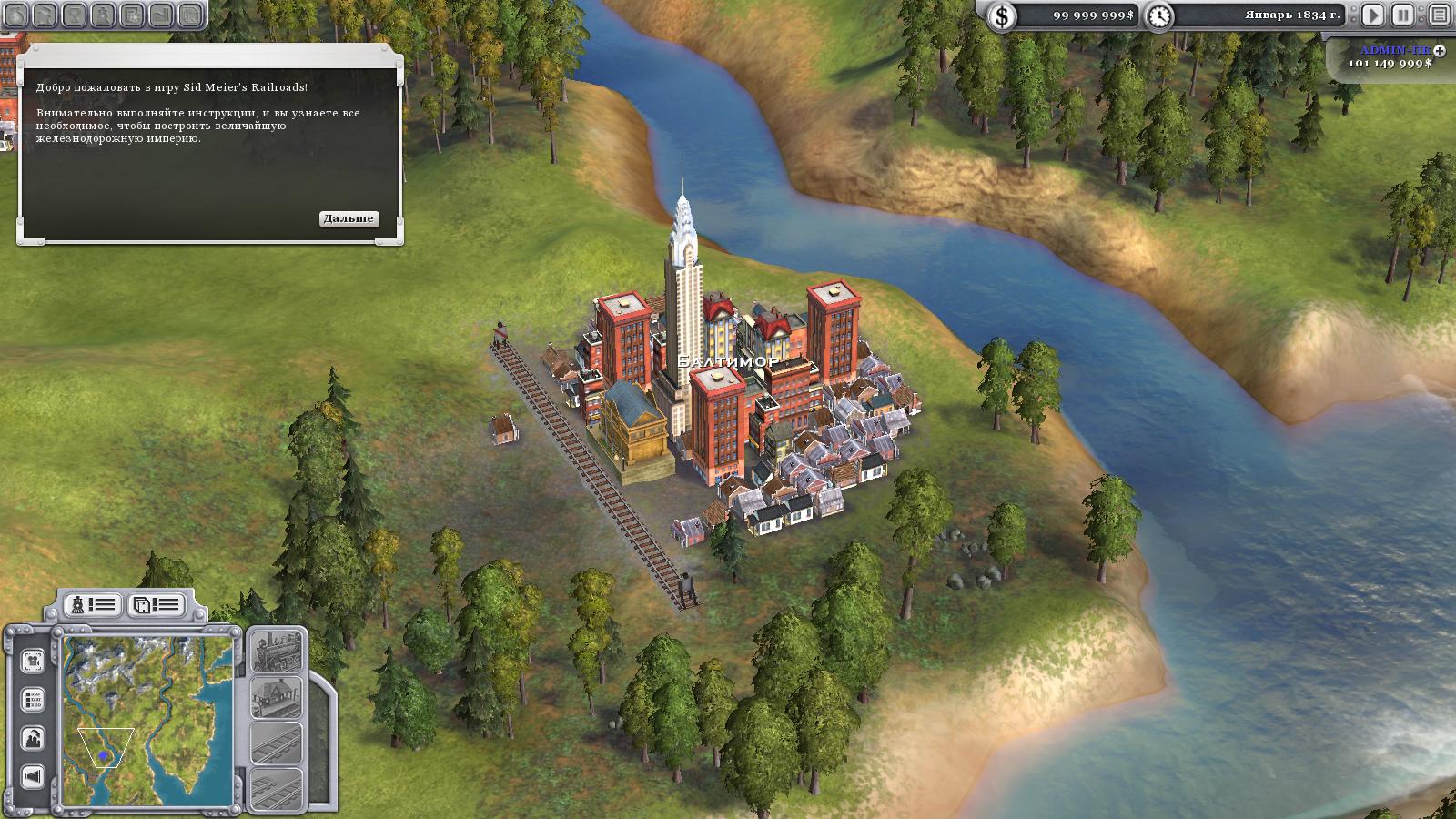Open the cargo box list tab
The image size is (1456, 819).
tap(155, 604)
